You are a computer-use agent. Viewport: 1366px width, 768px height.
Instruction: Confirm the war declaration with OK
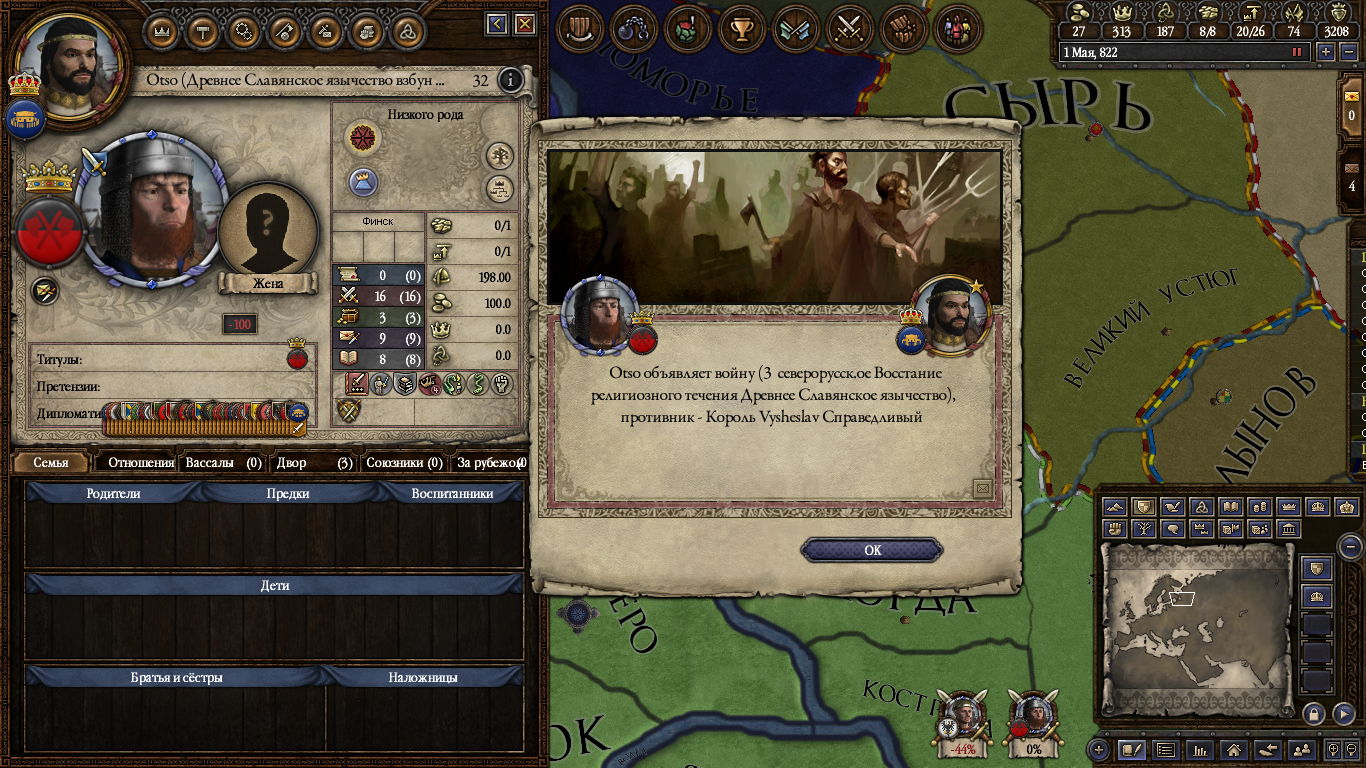click(x=872, y=550)
